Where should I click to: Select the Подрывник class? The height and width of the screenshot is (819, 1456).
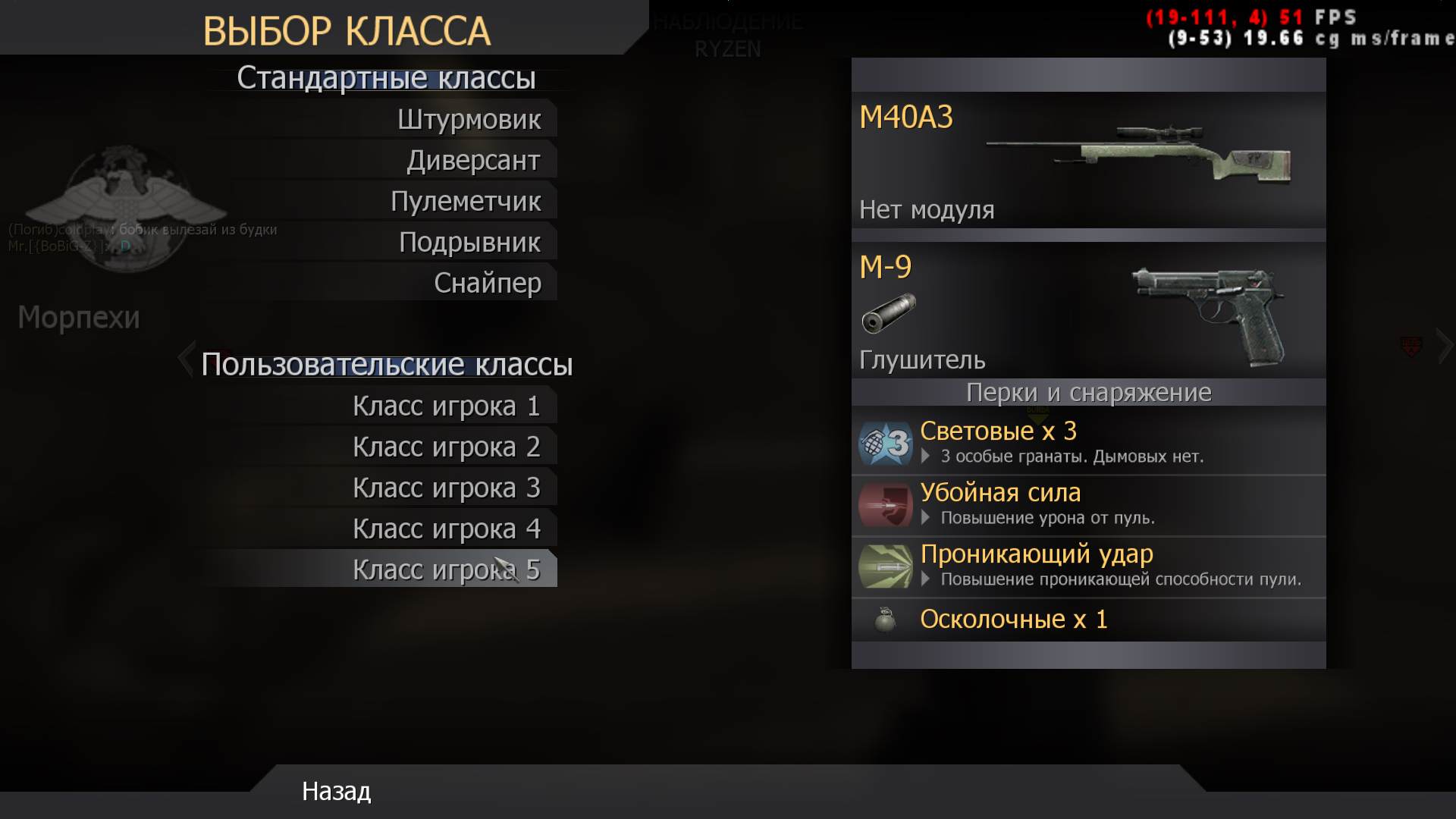point(471,242)
